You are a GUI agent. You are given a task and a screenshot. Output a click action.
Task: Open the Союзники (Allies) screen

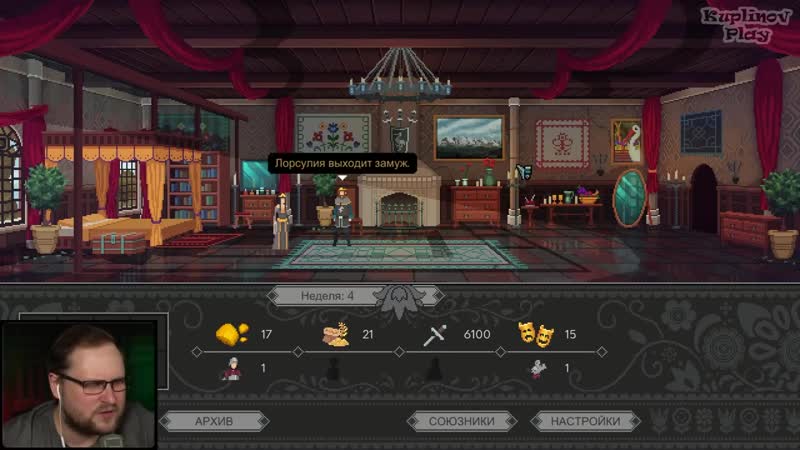462,421
